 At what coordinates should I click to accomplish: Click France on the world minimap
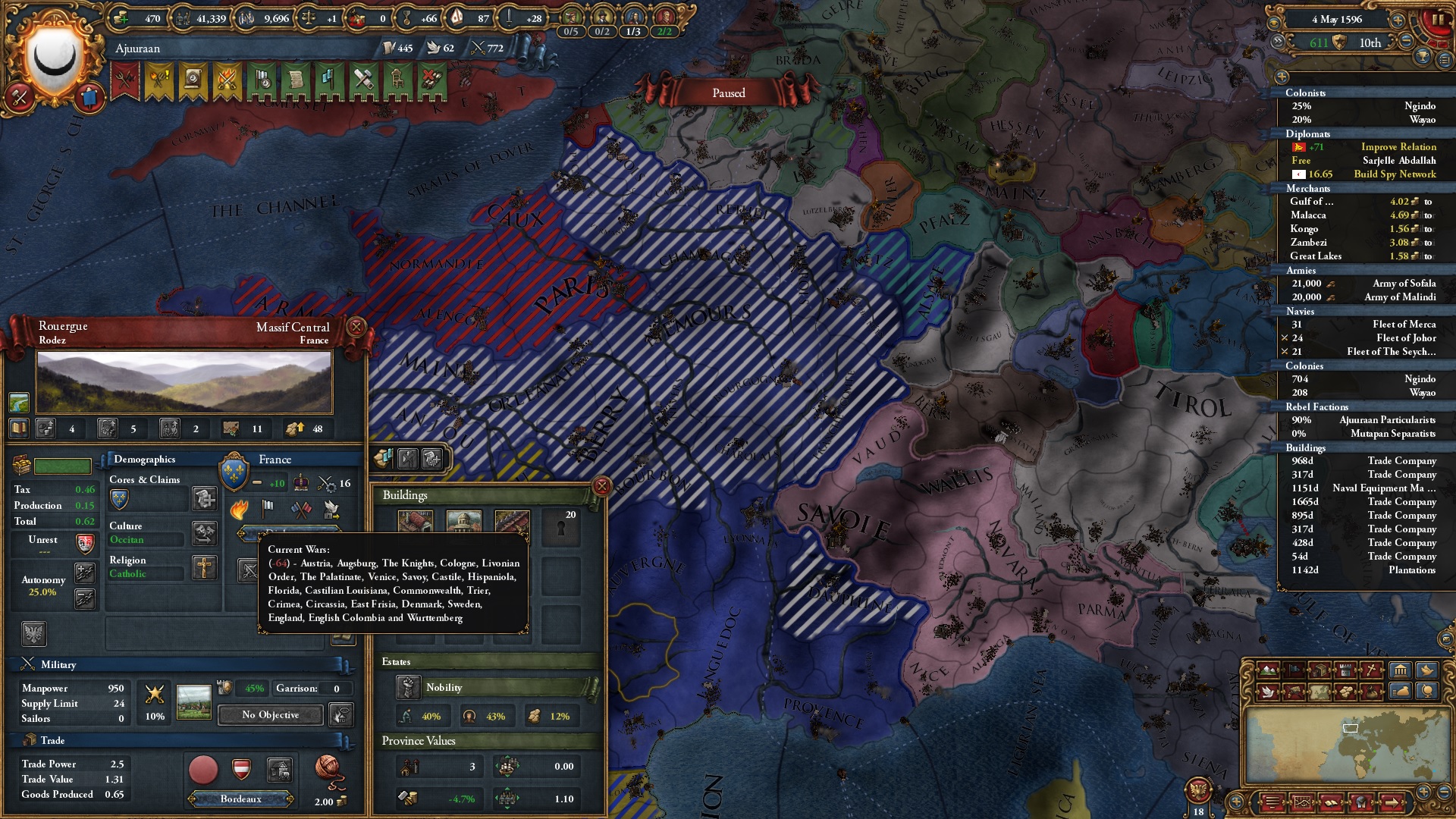coord(1351,729)
